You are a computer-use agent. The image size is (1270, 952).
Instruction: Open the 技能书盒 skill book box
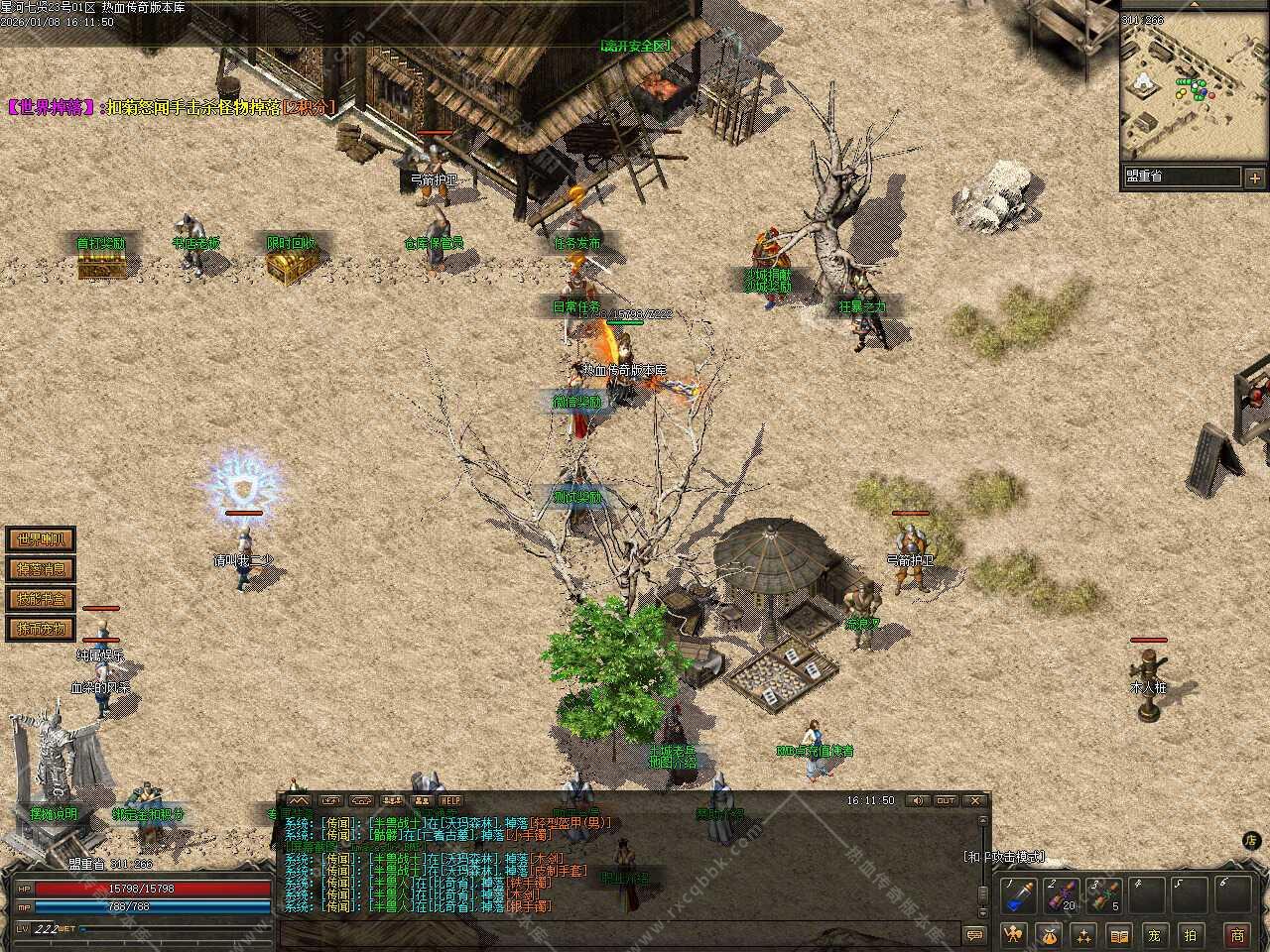(41, 599)
